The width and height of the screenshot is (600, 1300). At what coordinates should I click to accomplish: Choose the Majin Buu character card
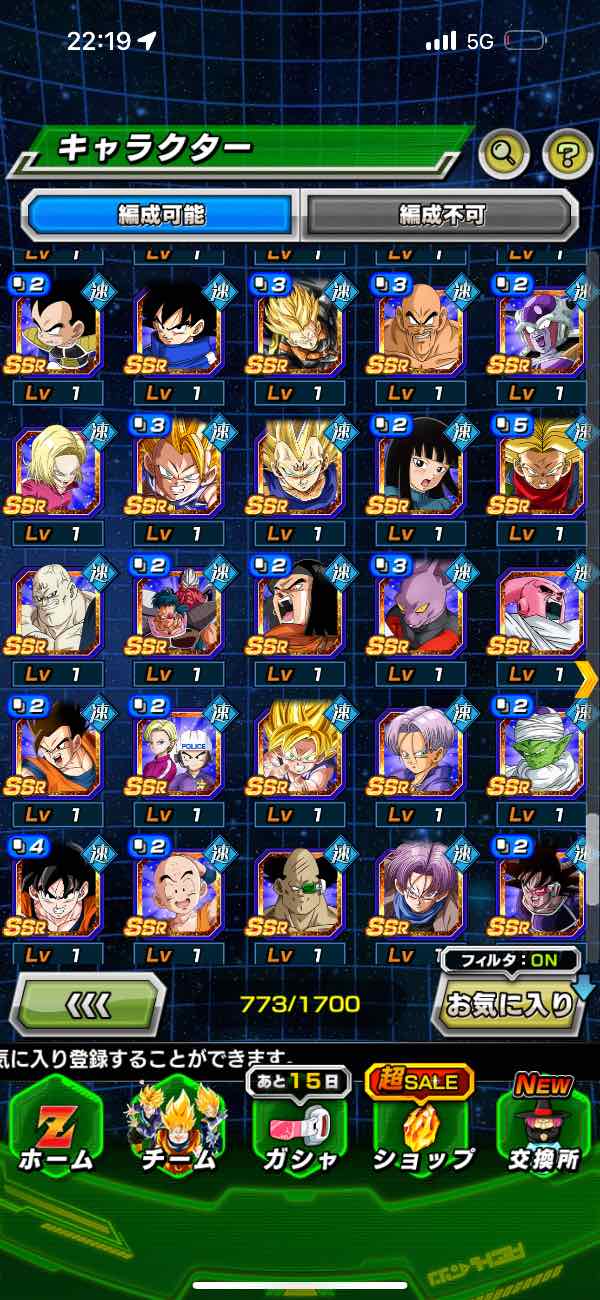click(541, 604)
